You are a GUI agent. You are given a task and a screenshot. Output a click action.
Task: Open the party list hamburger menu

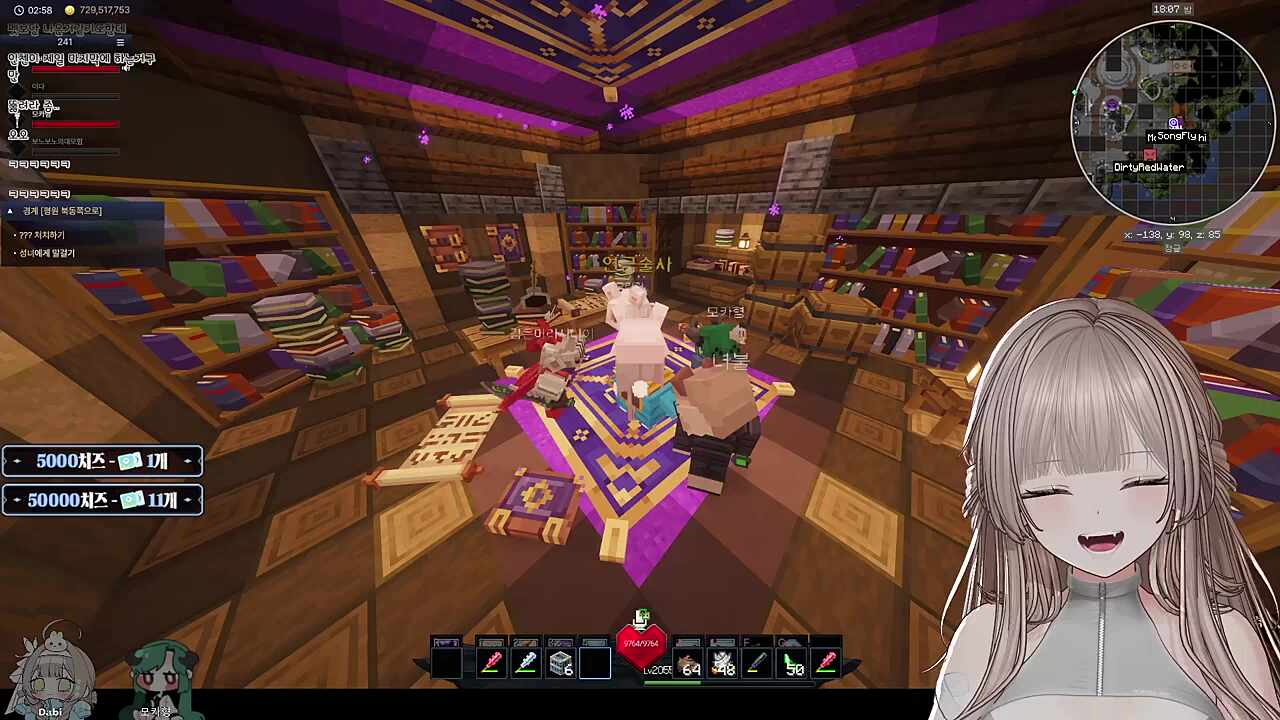click(120, 42)
